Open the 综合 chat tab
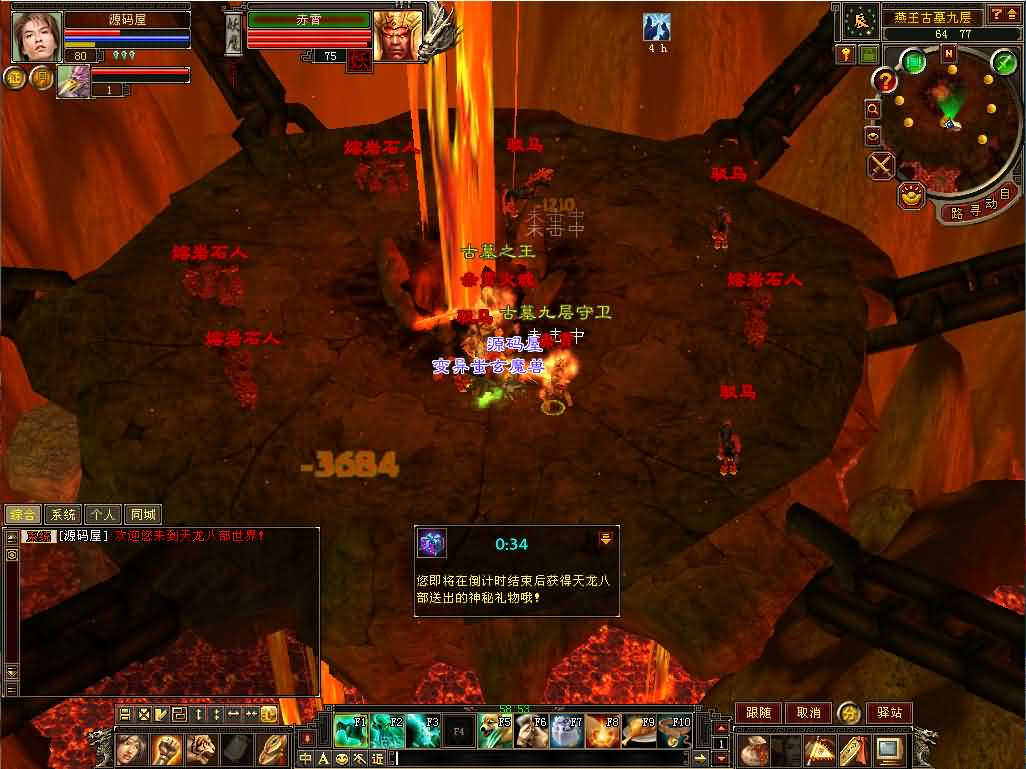Screen dimensions: 1026x769 point(22,515)
